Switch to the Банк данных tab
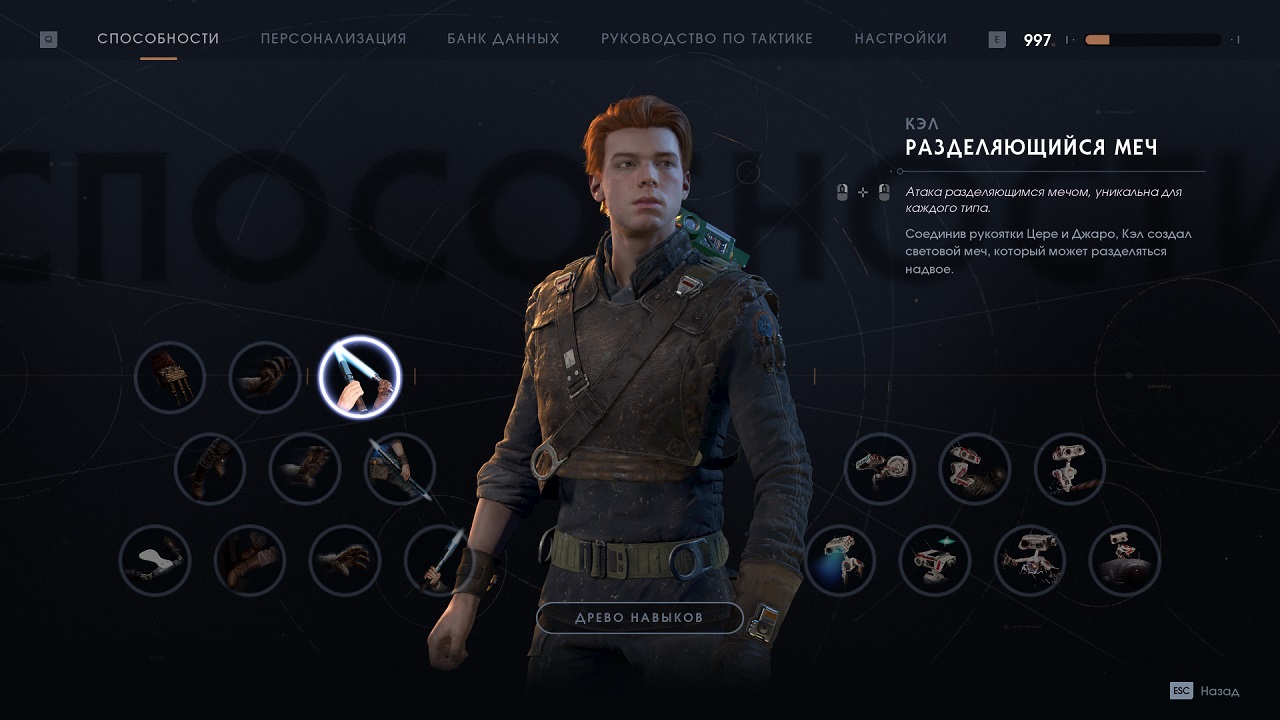 503,39
